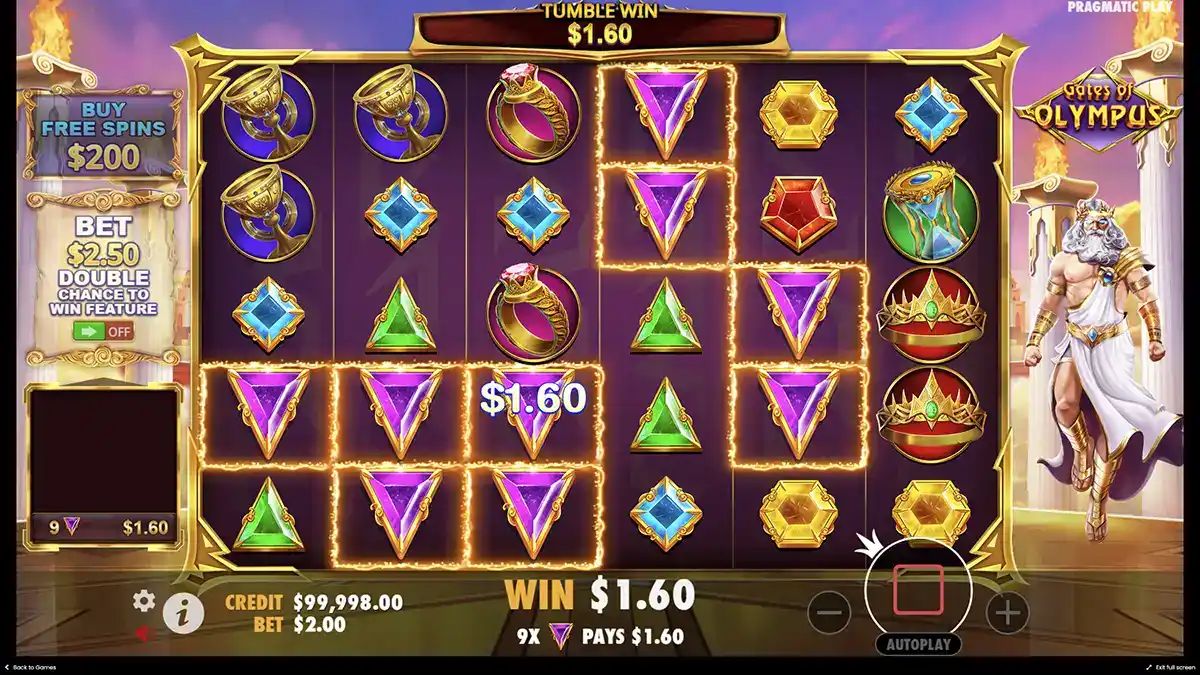Screen dimensions: 1200x675
Task: Go back to games list
Action: click(x=30, y=667)
